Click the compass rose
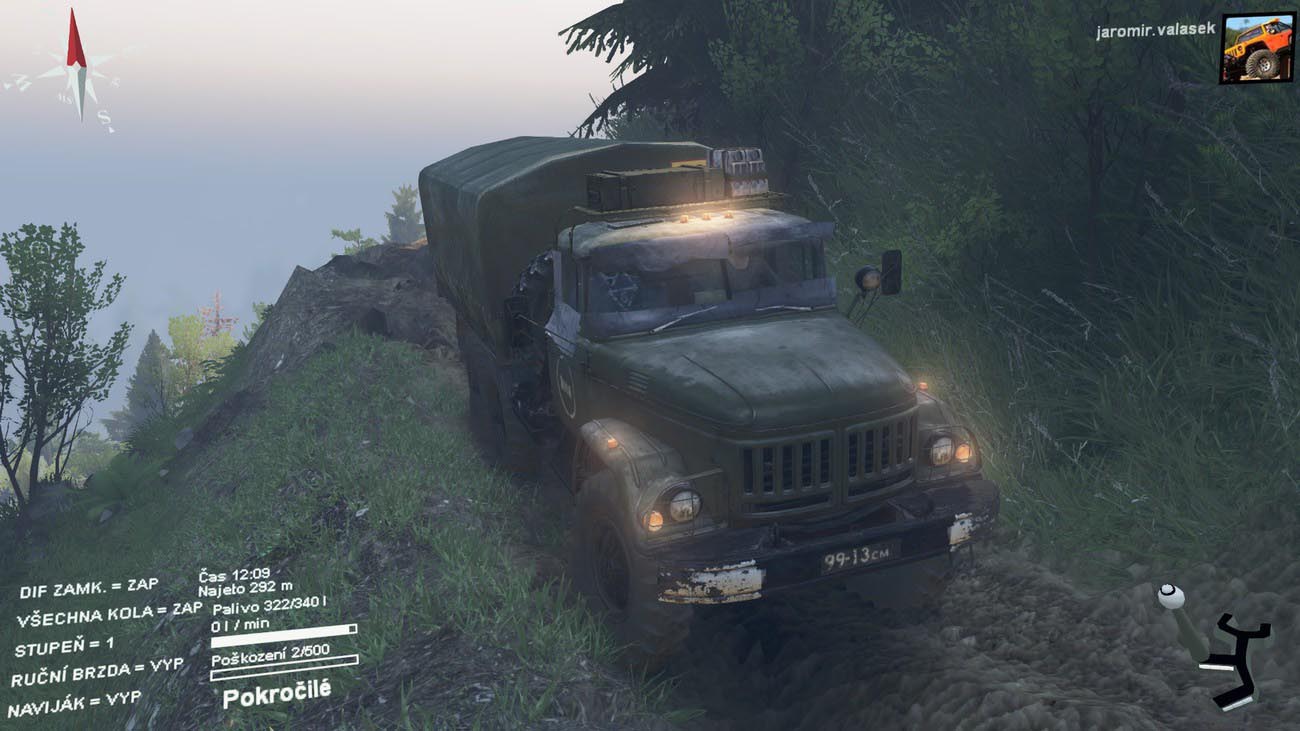The height and width of the screenshot is (731, 1300). 76,72
